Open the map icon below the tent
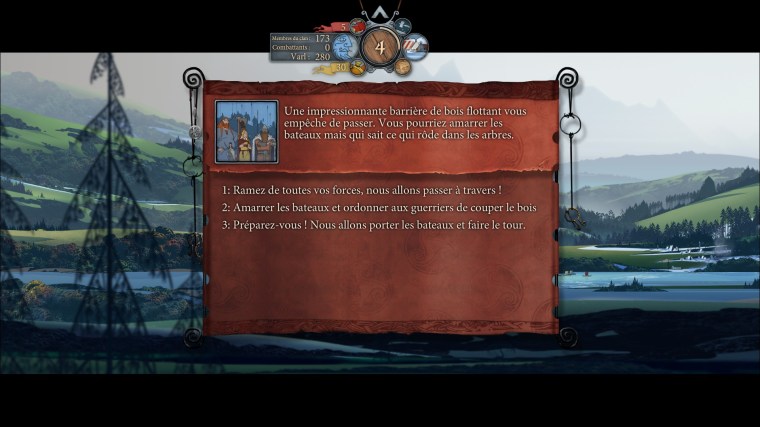 pyautogui.click(x=402, y=67)
